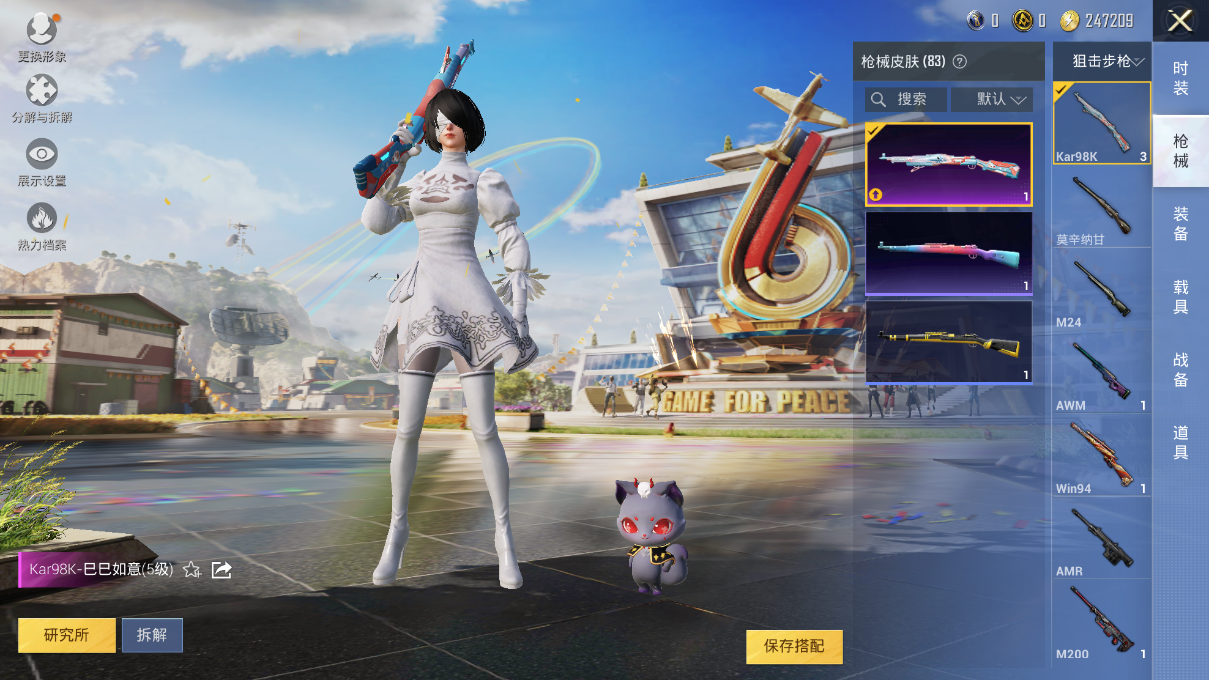Choose the black and gold Kar98K skin

coord(948,342)
